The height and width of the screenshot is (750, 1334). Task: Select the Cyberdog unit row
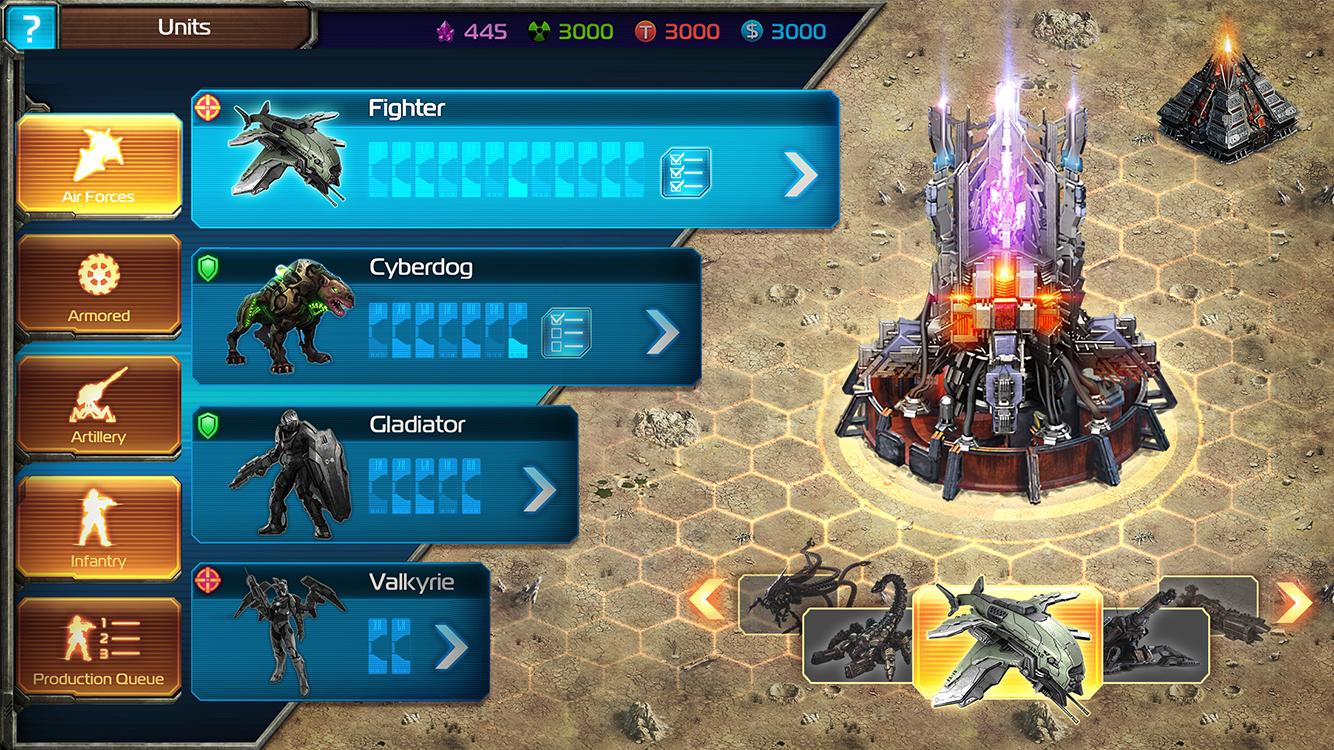440,317
